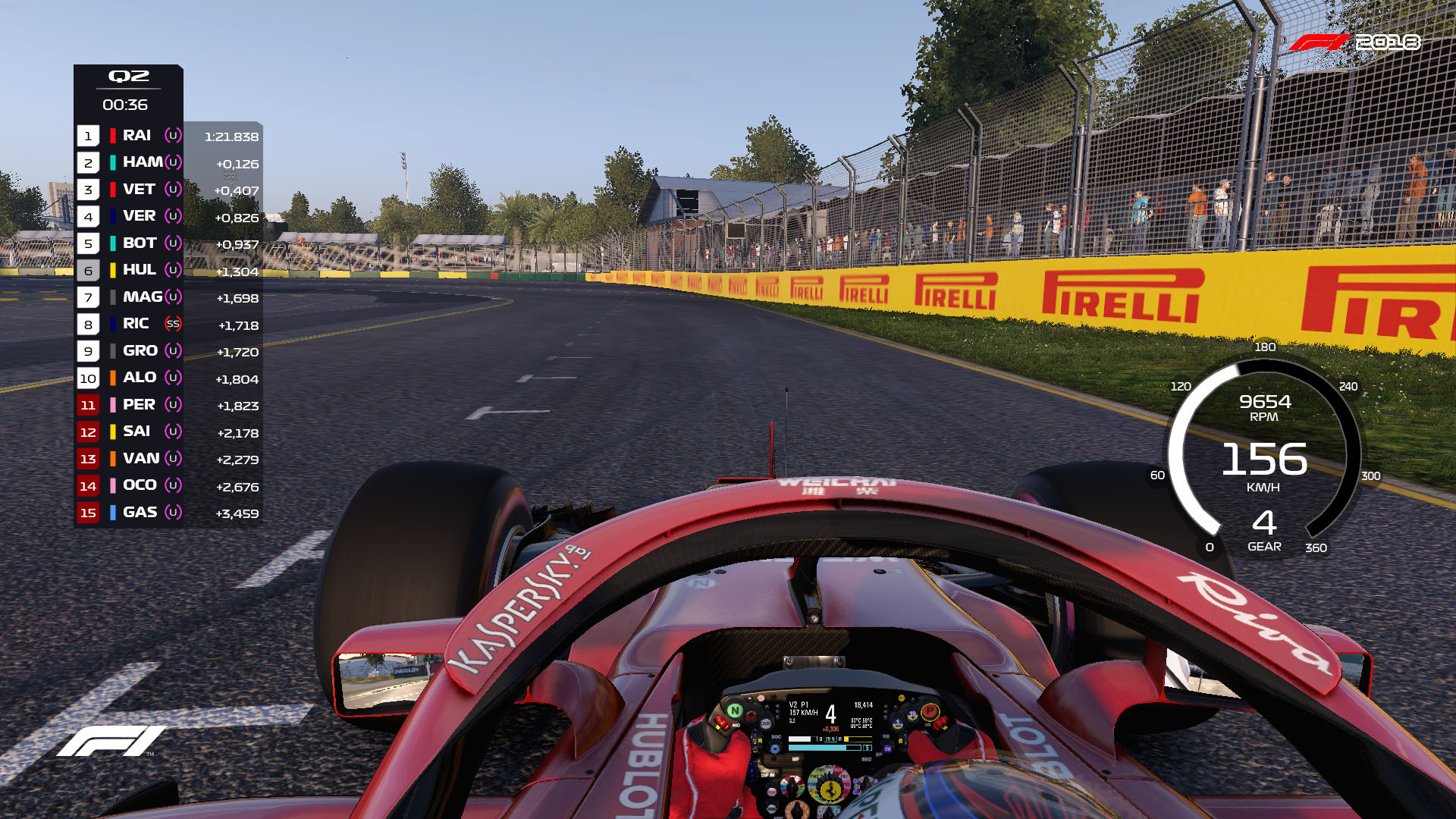This screenshot has height=819, width=1456.
Task: Click the cyan fuel bar on the wheel display
Action: [817, 746]
